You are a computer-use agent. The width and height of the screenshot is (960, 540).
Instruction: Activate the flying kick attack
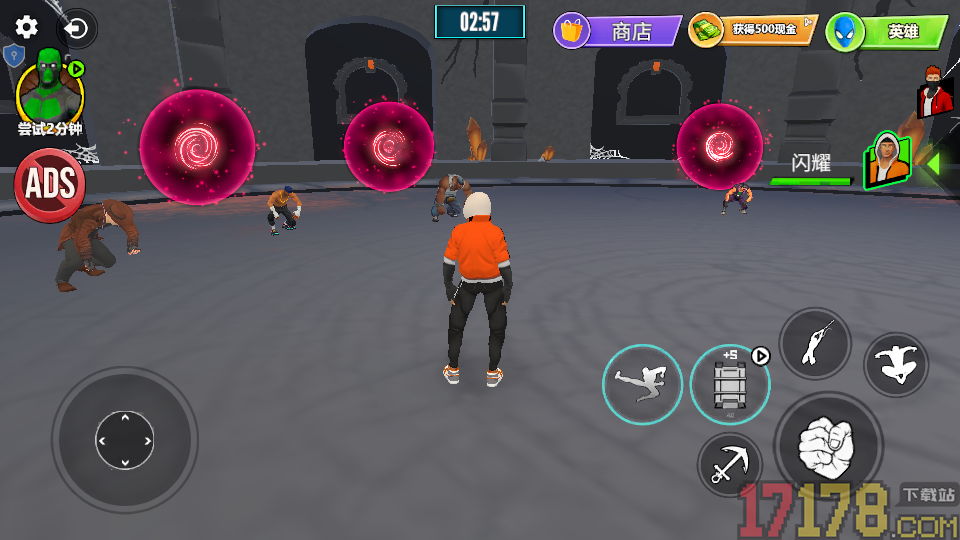point(642,384)
